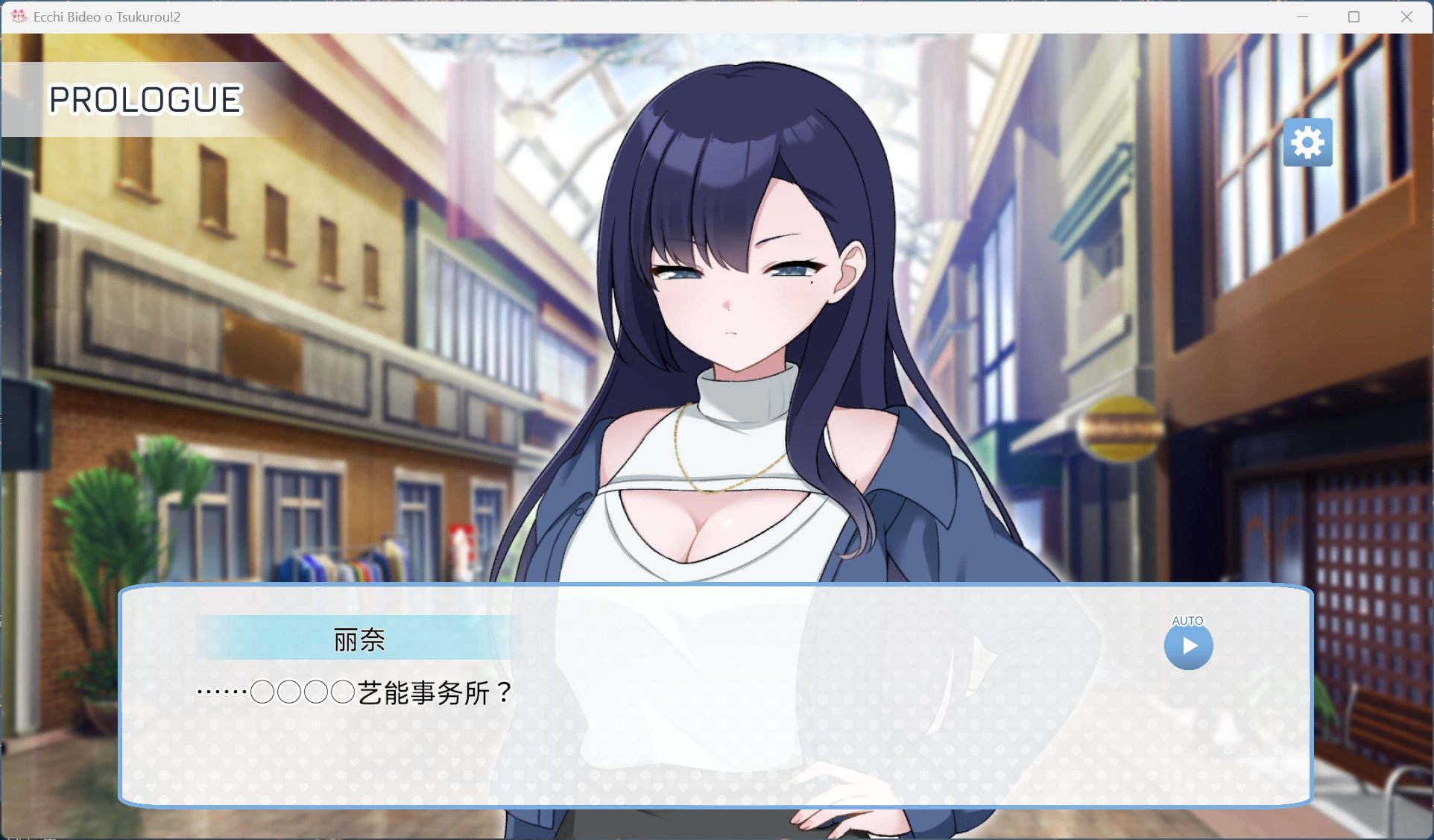1434x840 pixels.
Task: Click the gear icon to adjust game options
Action: (x=1309, y=143)
